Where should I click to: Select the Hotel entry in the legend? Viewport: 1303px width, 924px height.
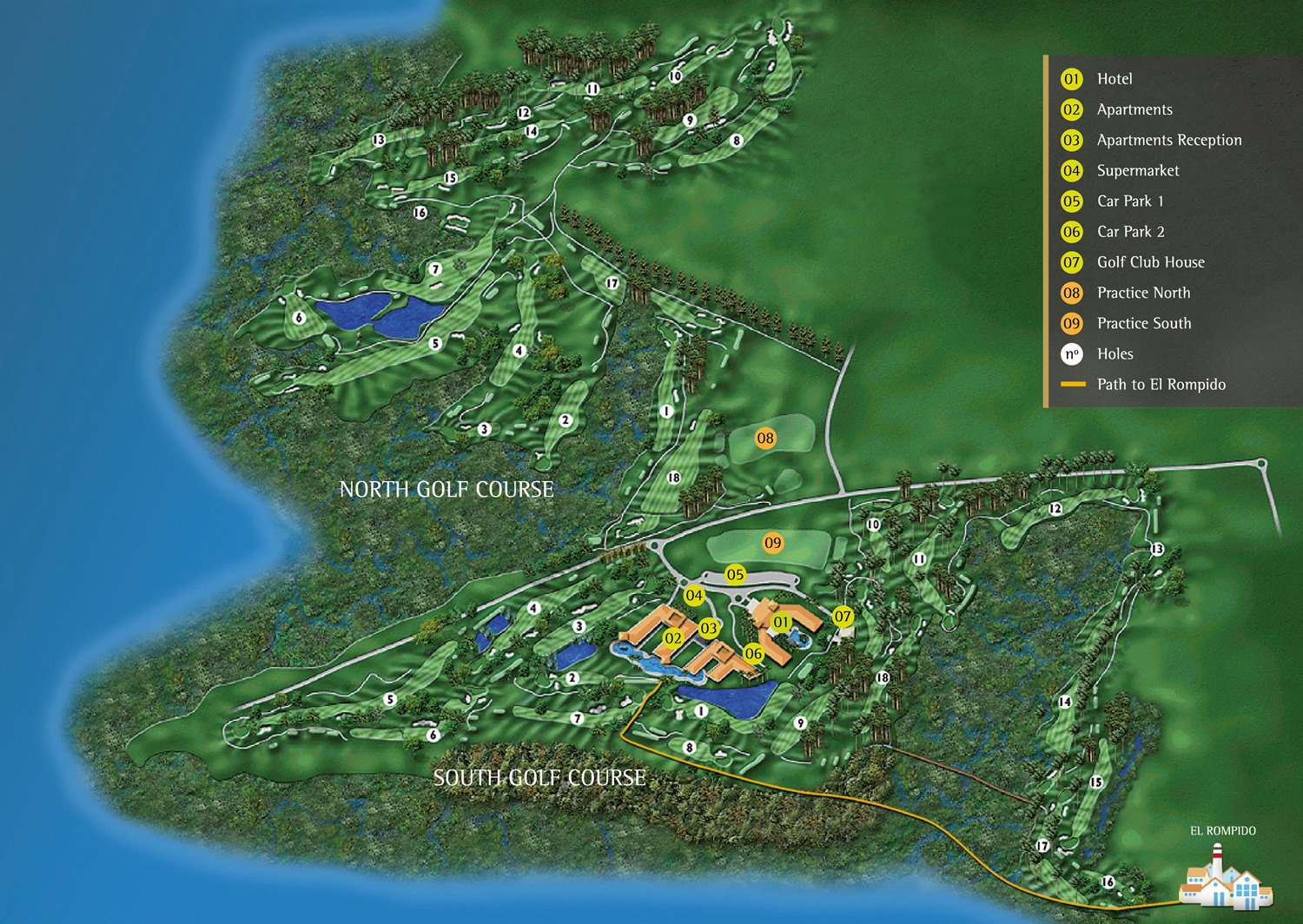1114,79
